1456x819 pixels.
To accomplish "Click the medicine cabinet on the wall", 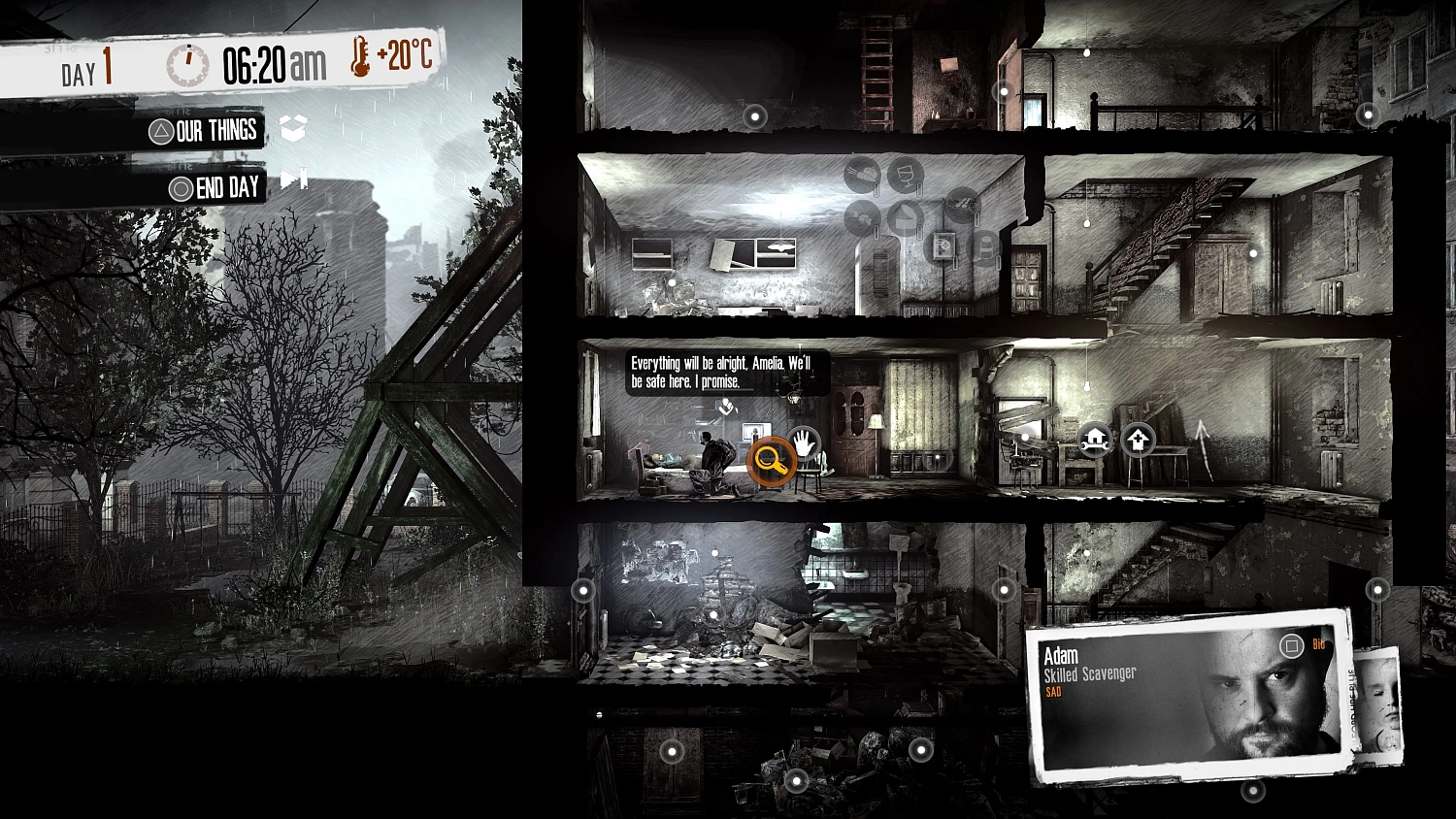I will (x=944, y=246).
